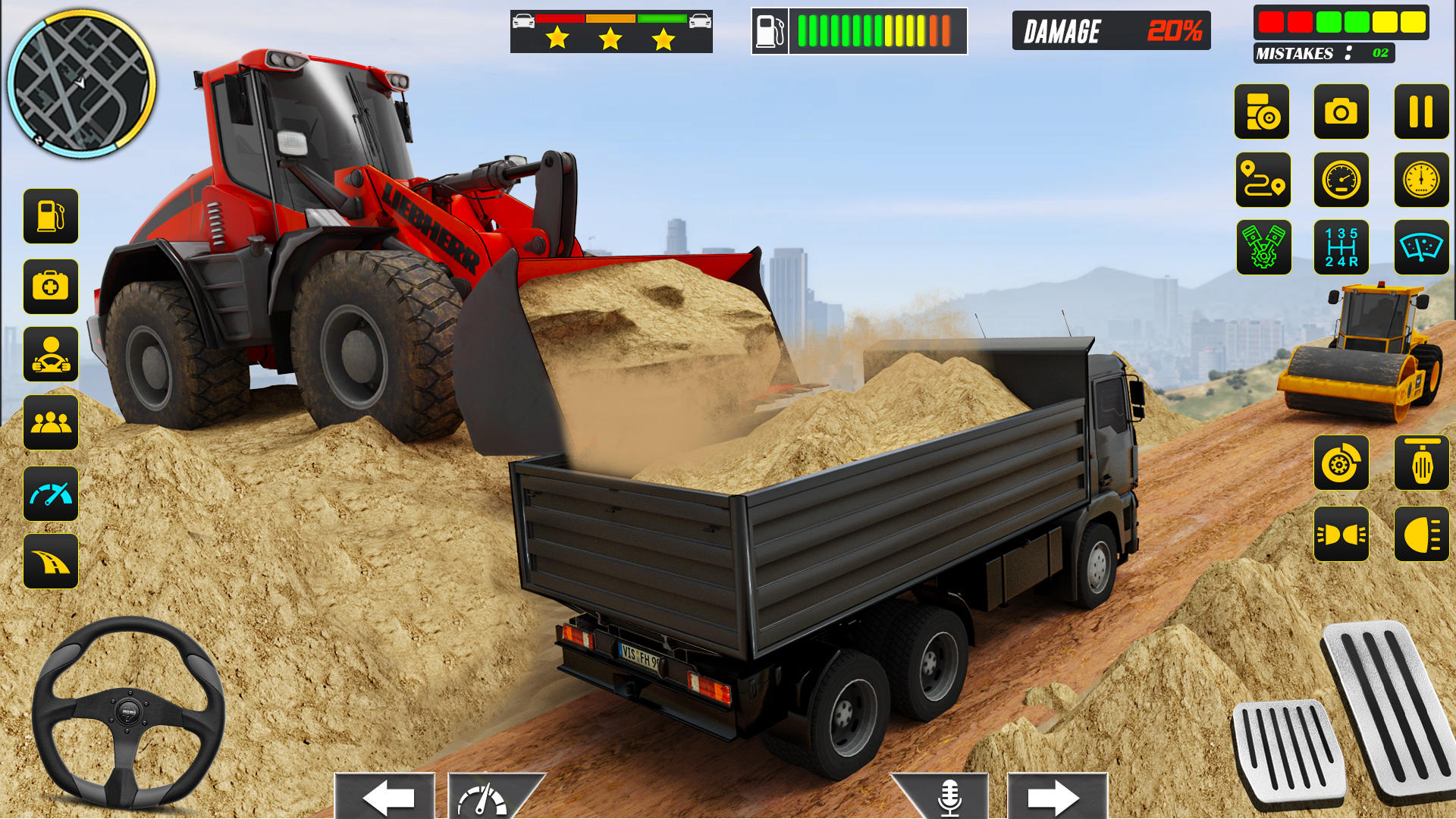Viewport: 1456px width, 819px height.
Task: Open the gear shift 1-5 selector
Action: pos(1341,248)
